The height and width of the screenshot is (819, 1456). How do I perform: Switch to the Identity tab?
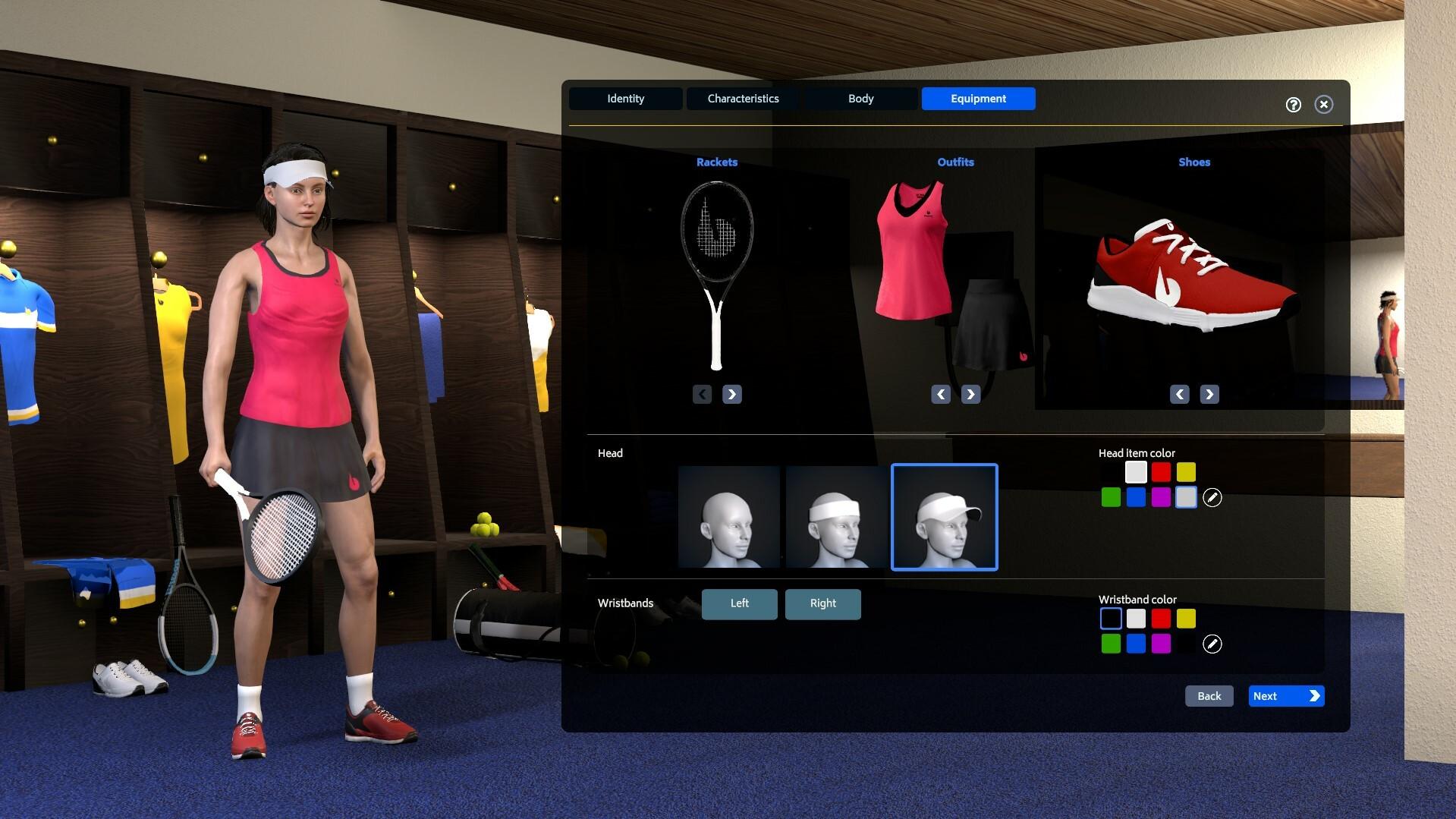click(624, 98)
